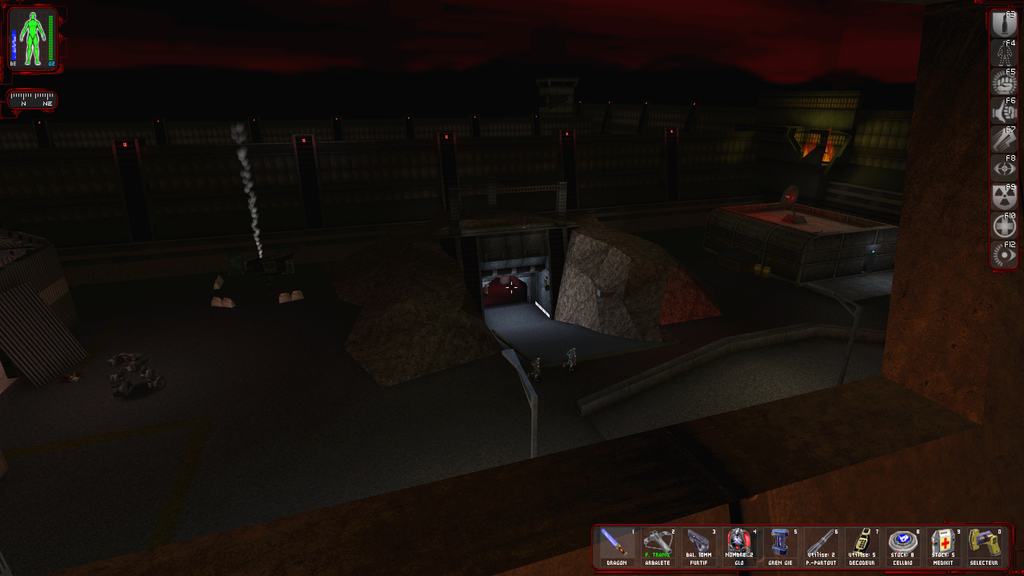Activate the radiation symbol augmentation (F9)
Image resolution: width=1024 pixels, height=576 pixels.
coord(1003,197)
